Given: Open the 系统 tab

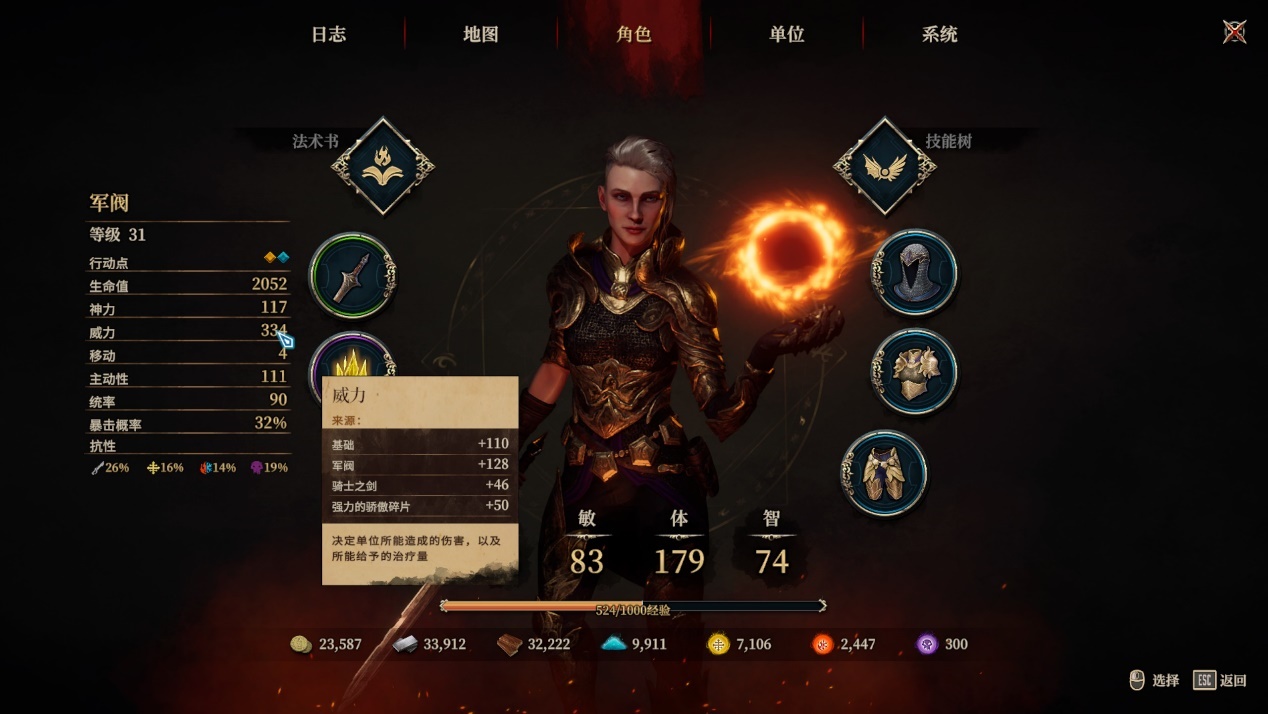Looking at the screenshot, I should 940,34.
